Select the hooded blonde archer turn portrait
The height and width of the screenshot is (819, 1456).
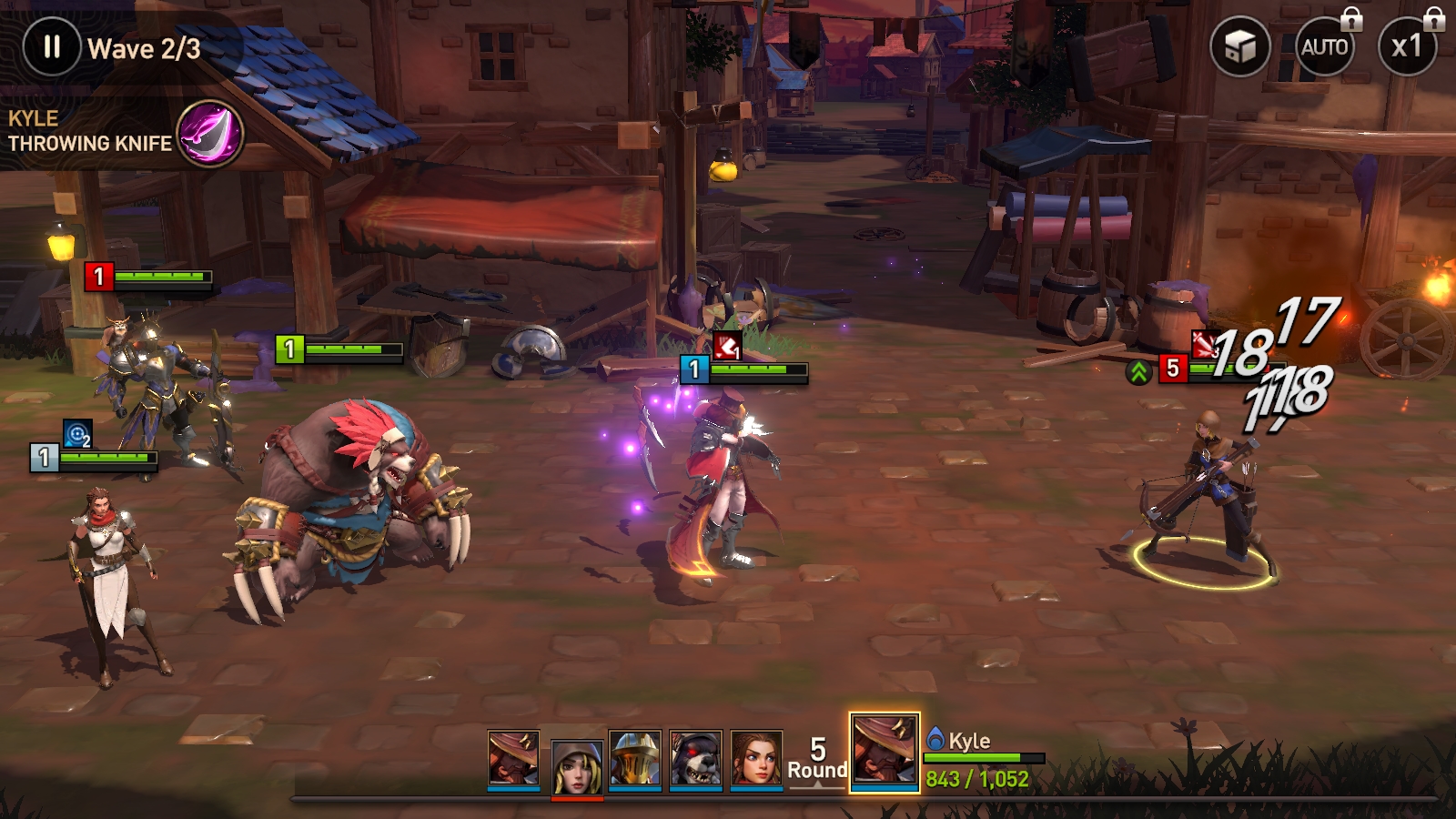[x=577, y=766]
